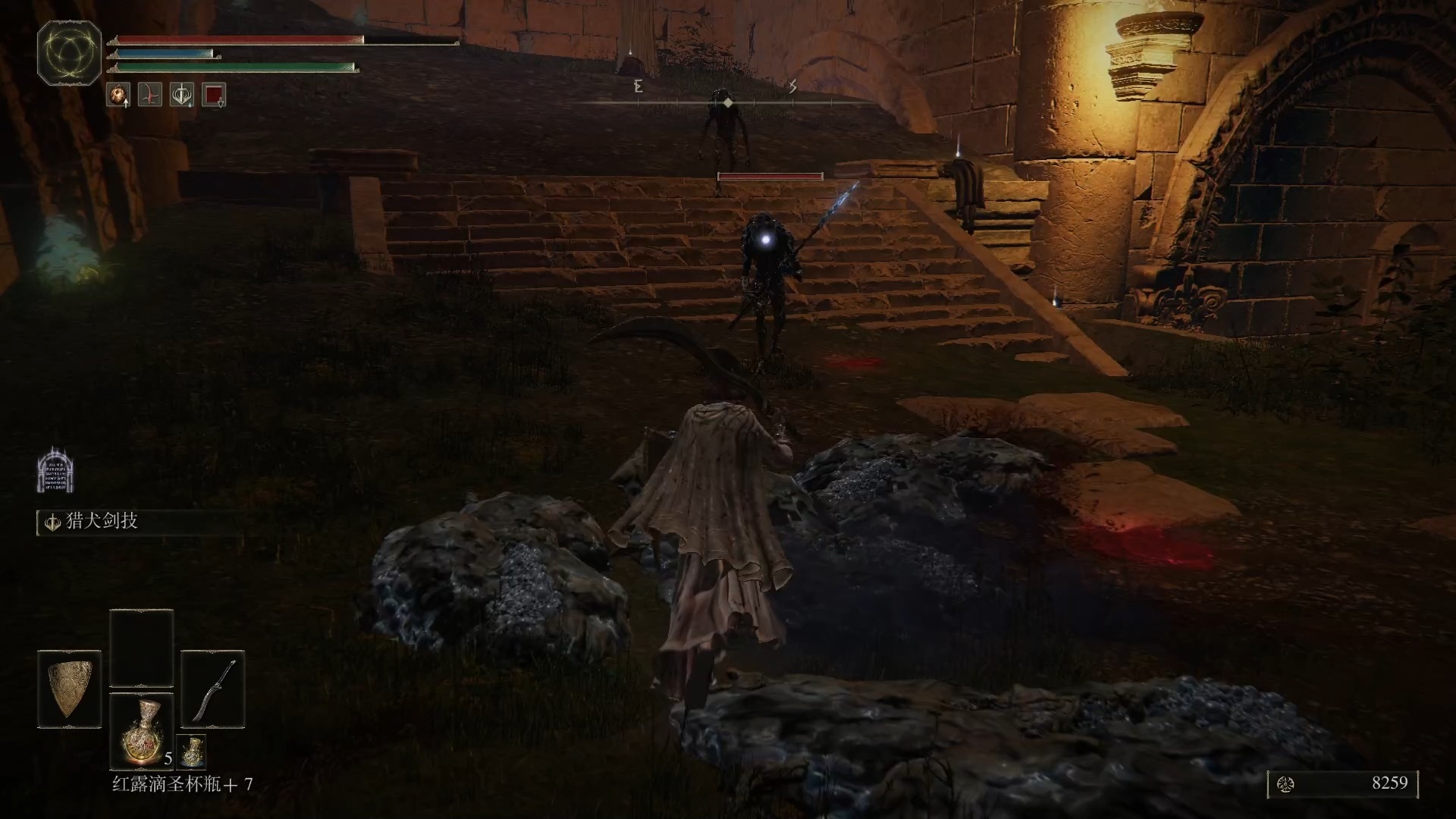The width and height of the screenshot is (1456, 819).
Task: Click the red square debuff icon
Action: pos(214,95)
